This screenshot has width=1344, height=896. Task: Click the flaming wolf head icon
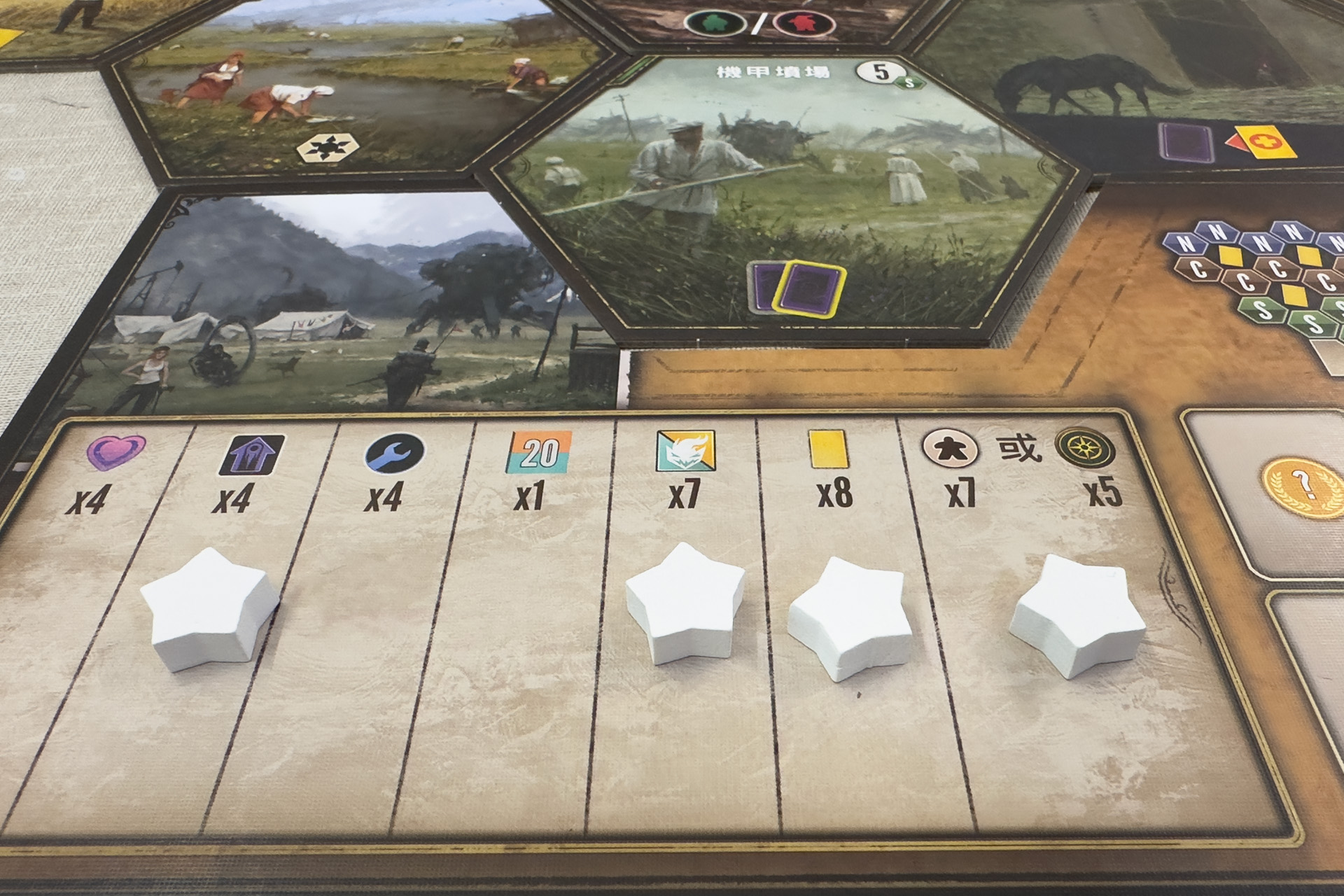pyautogui.click(x=685, y=451)
